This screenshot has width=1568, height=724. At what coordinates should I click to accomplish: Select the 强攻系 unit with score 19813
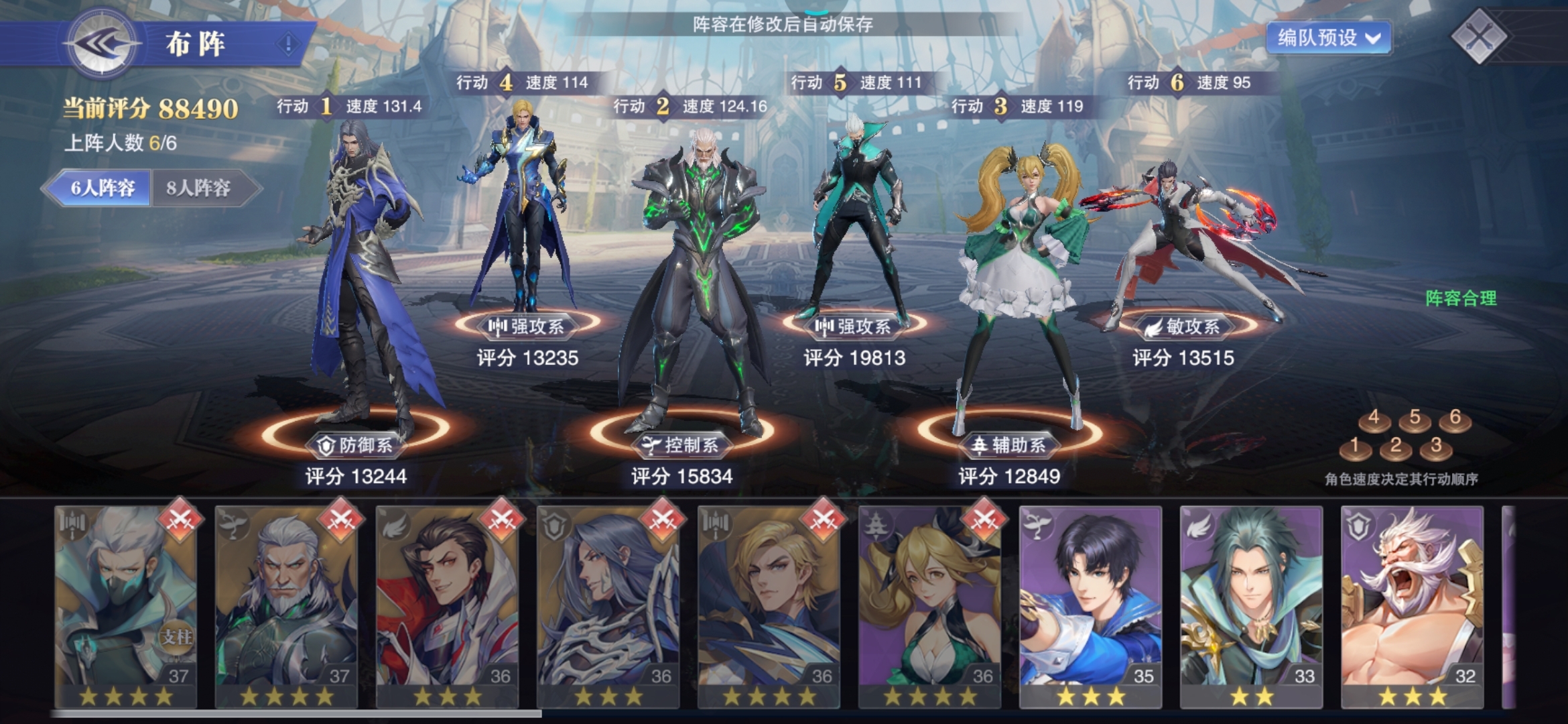point(854,221)
